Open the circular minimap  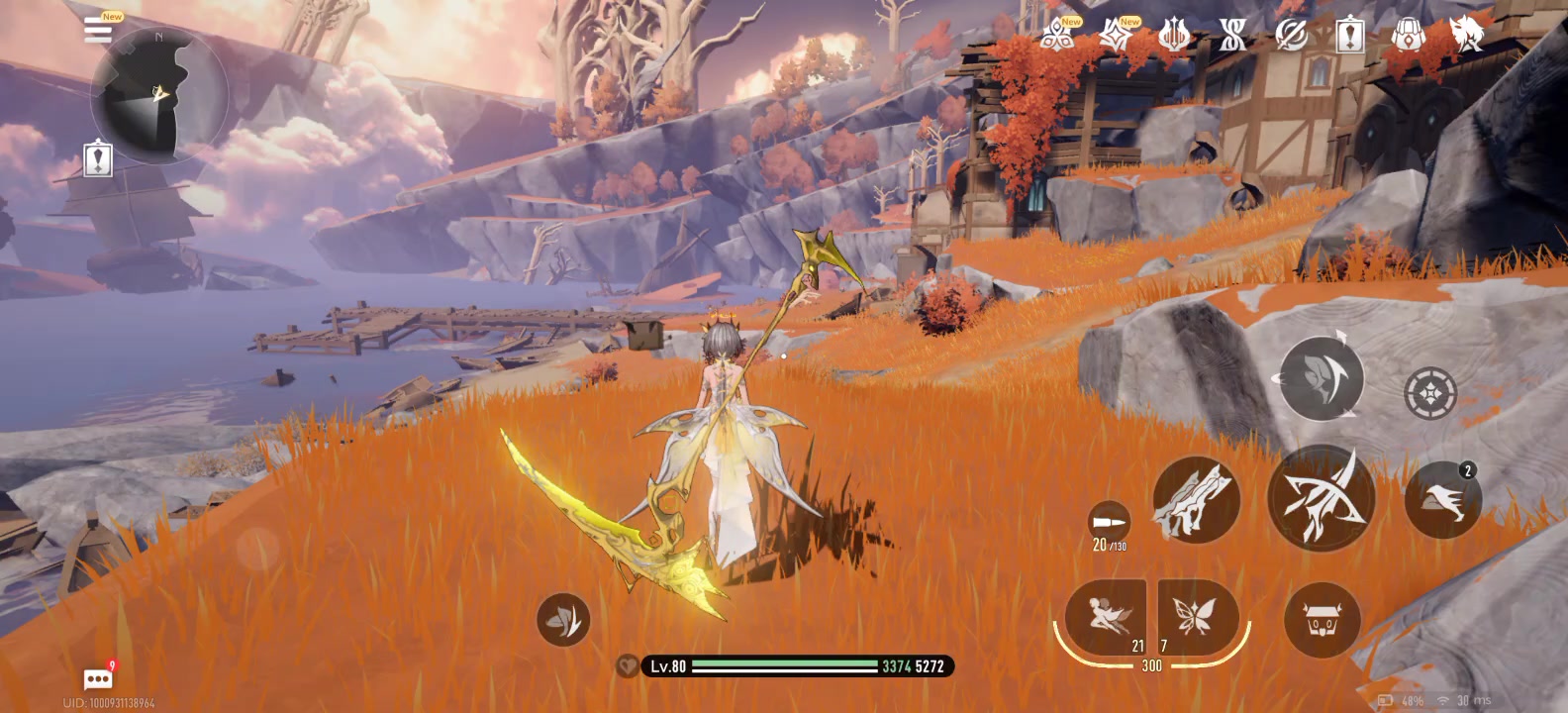point(158,96)
